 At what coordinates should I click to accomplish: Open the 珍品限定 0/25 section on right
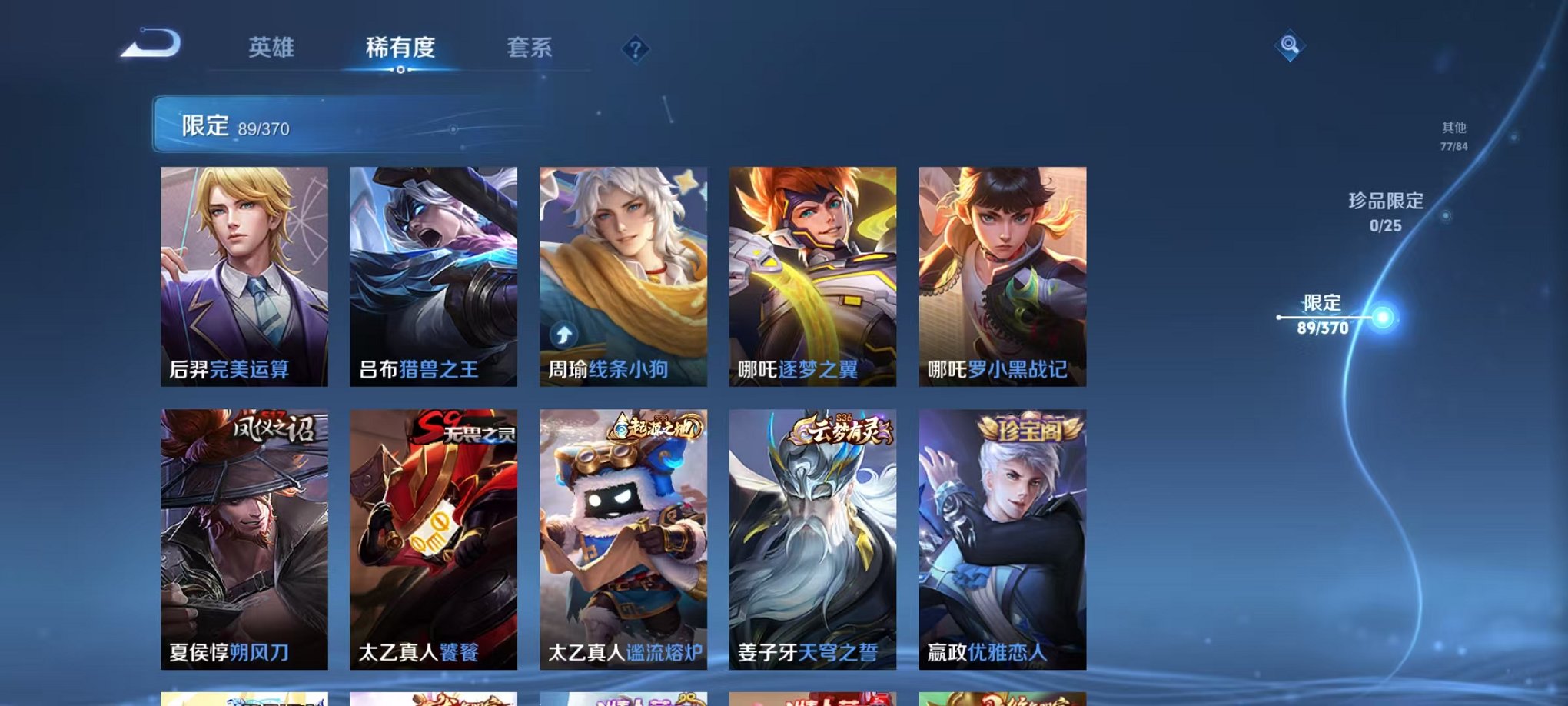(1387, 210)
